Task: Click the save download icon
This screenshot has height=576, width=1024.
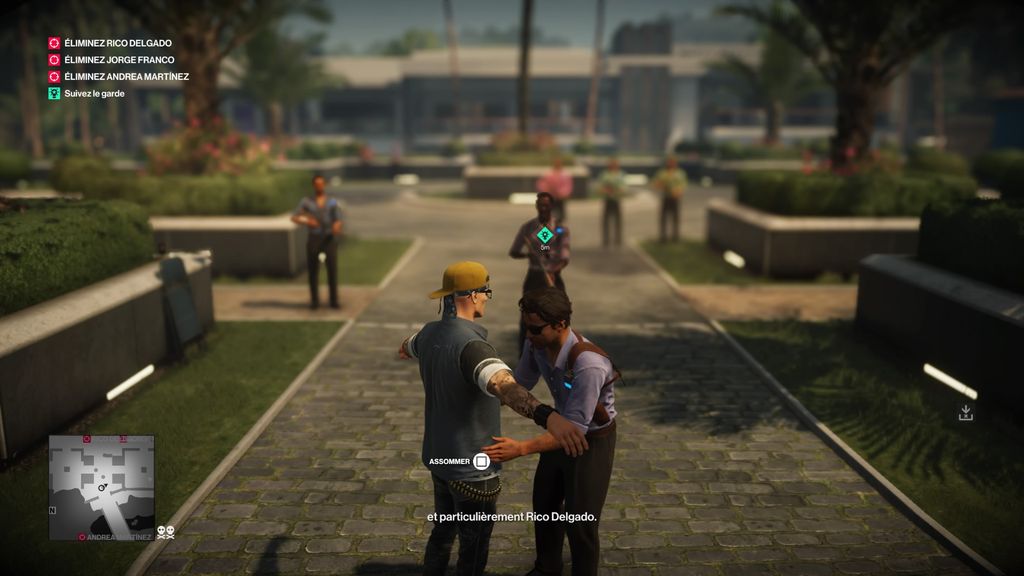Action: [966, 413]
